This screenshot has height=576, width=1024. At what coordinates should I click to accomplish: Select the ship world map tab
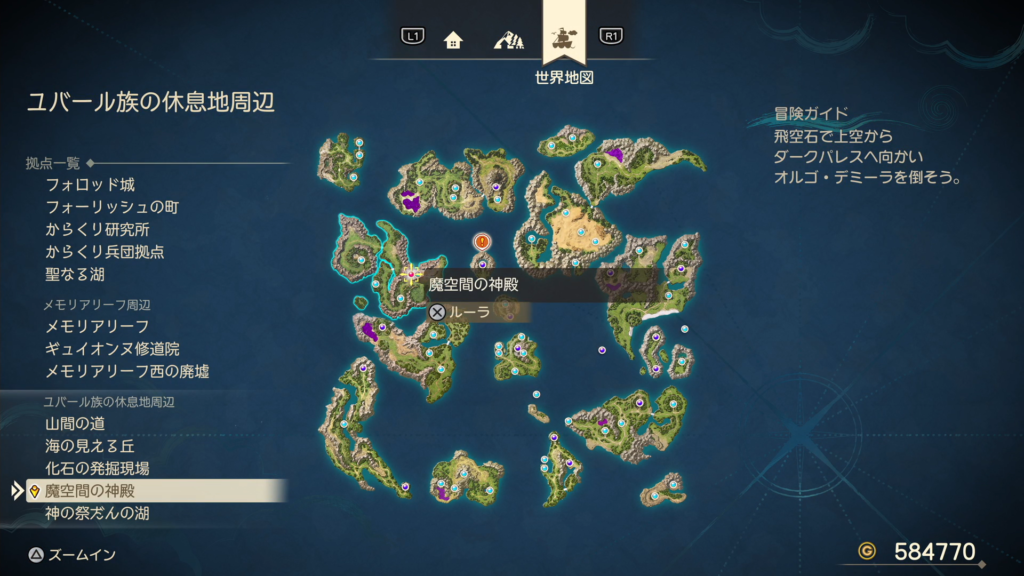pyautogui.click(x=564, y=40)
